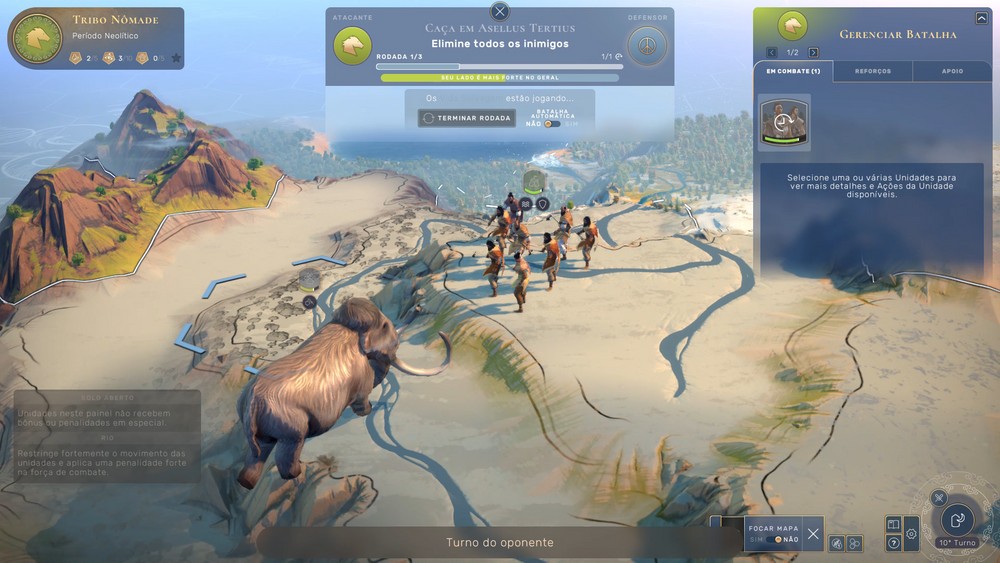
Task: Select the unit card in combat list
Action: [x=784, y=122]
